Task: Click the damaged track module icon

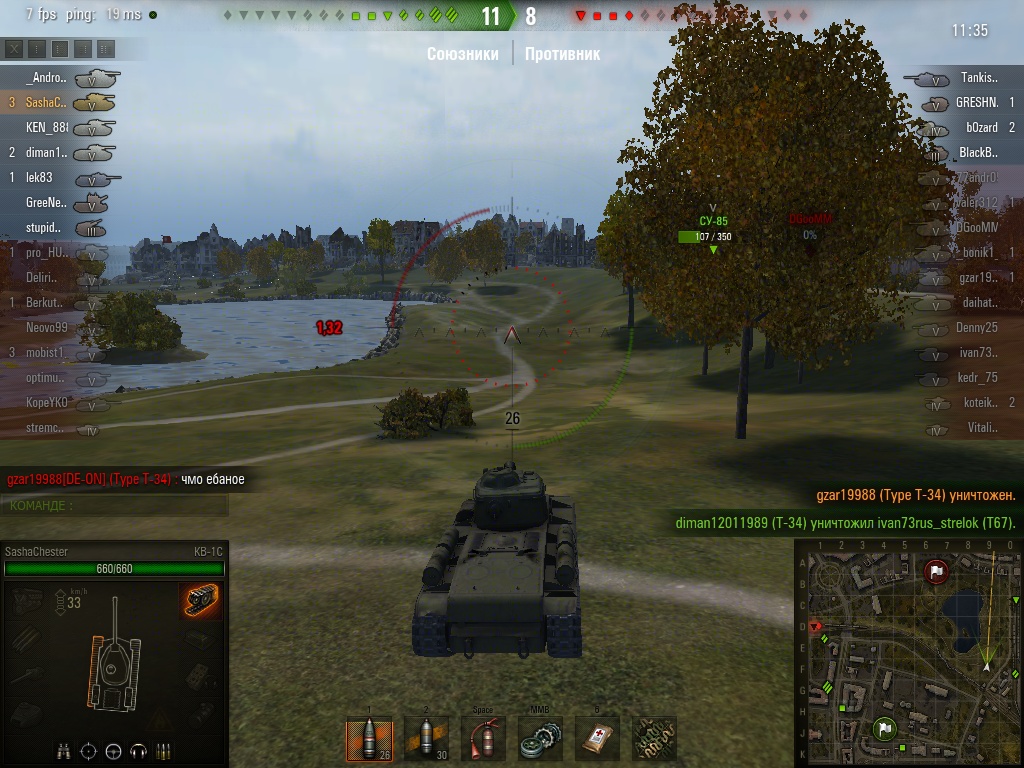Action: pyautogui.click(x=201, y=601)
